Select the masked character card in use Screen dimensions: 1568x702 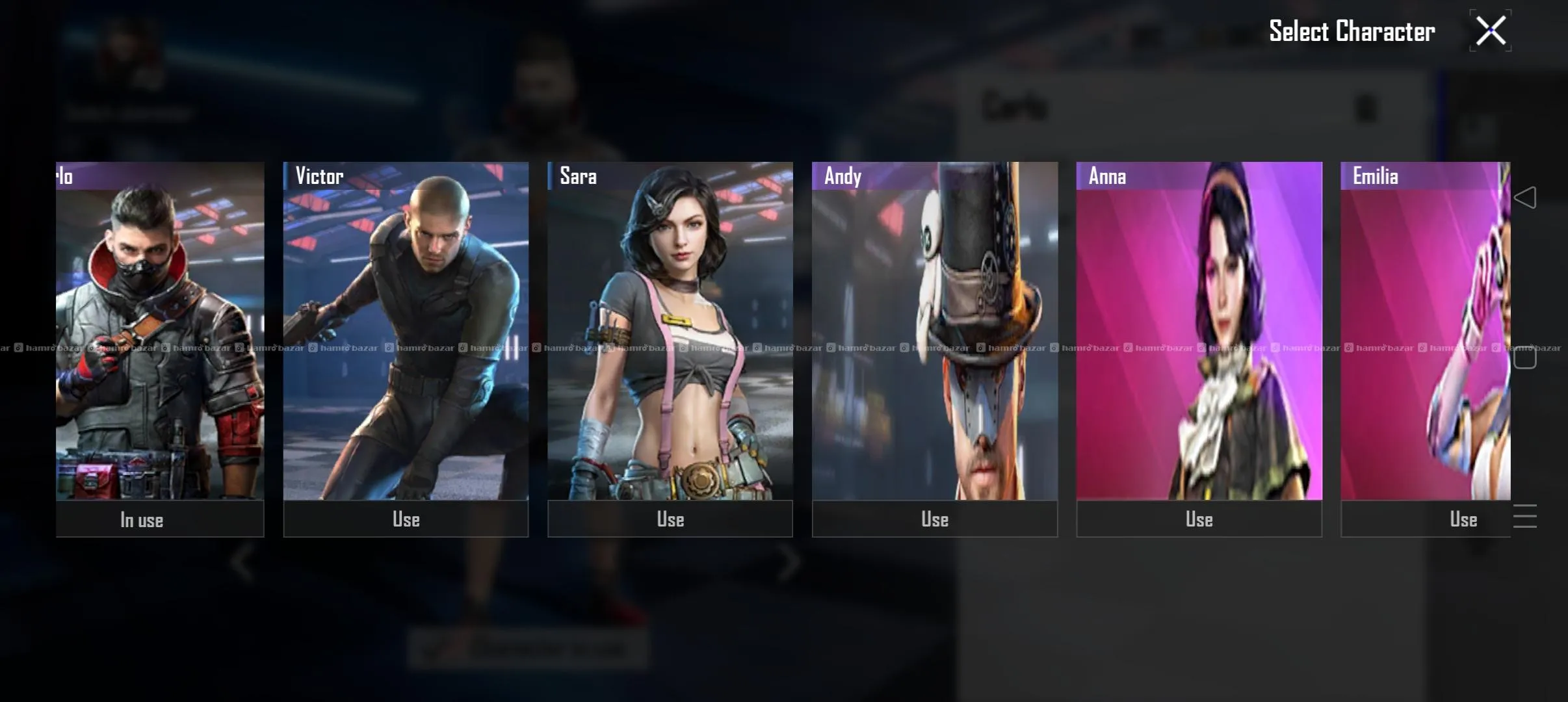click(x=159, y=331)
